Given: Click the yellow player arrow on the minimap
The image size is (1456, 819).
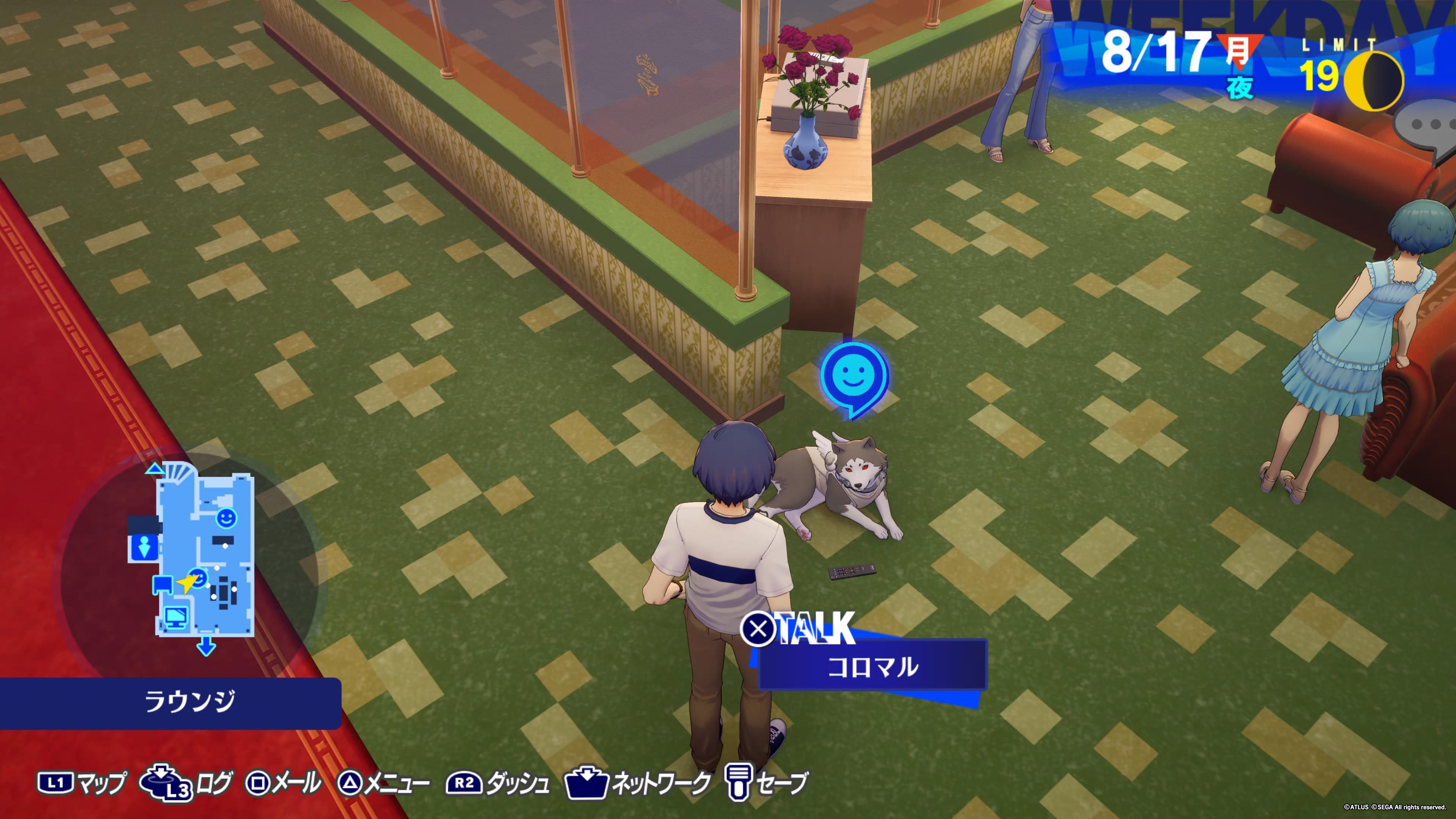Looking at the screenshot, I should (x=186, y=582).
